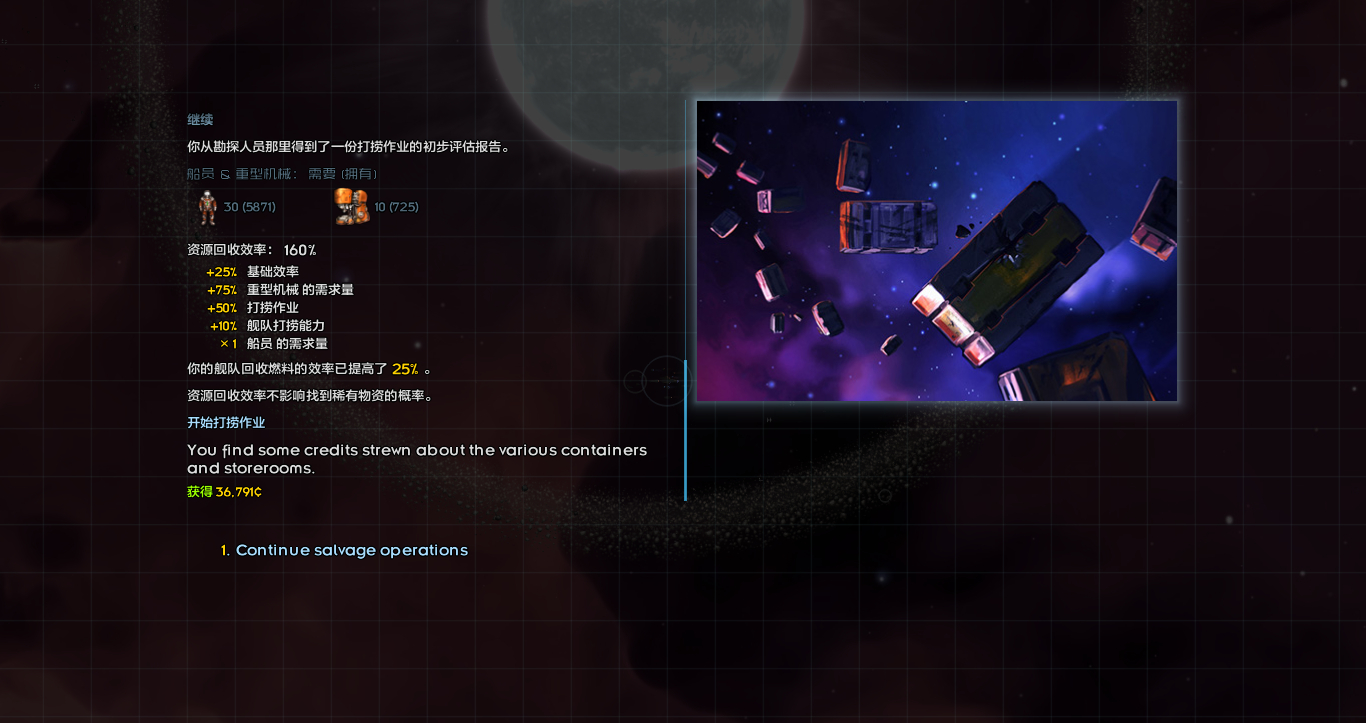Viewport: 1366px width, 723px height.
Task: Click the wrecked spaceship event illustration
Action: click(x=936, y=250)
